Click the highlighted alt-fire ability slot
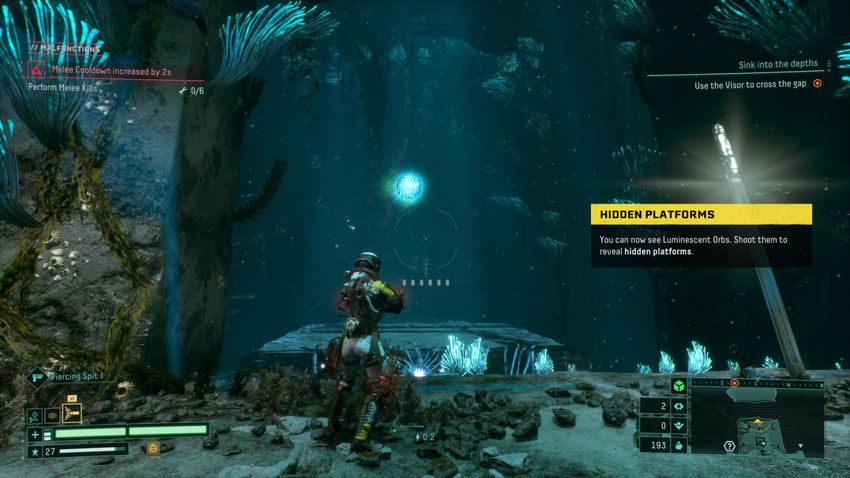 pyautogui.click(x=72, y=414)
